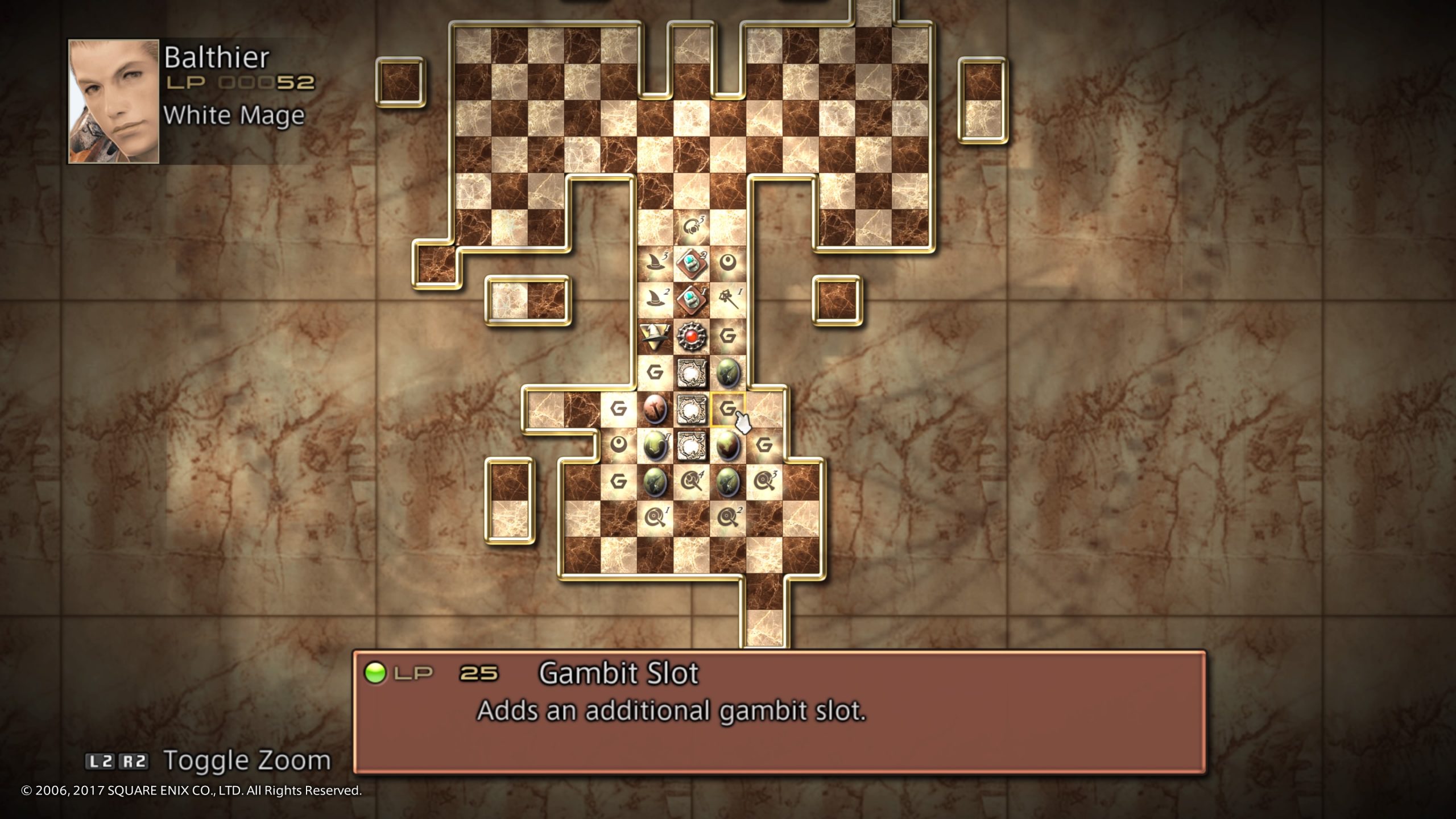Image resolution: width=1456 pixels, height=819 pixels.
Task: Select the spiked red-orb Serenity license
Action: [692, 337]
